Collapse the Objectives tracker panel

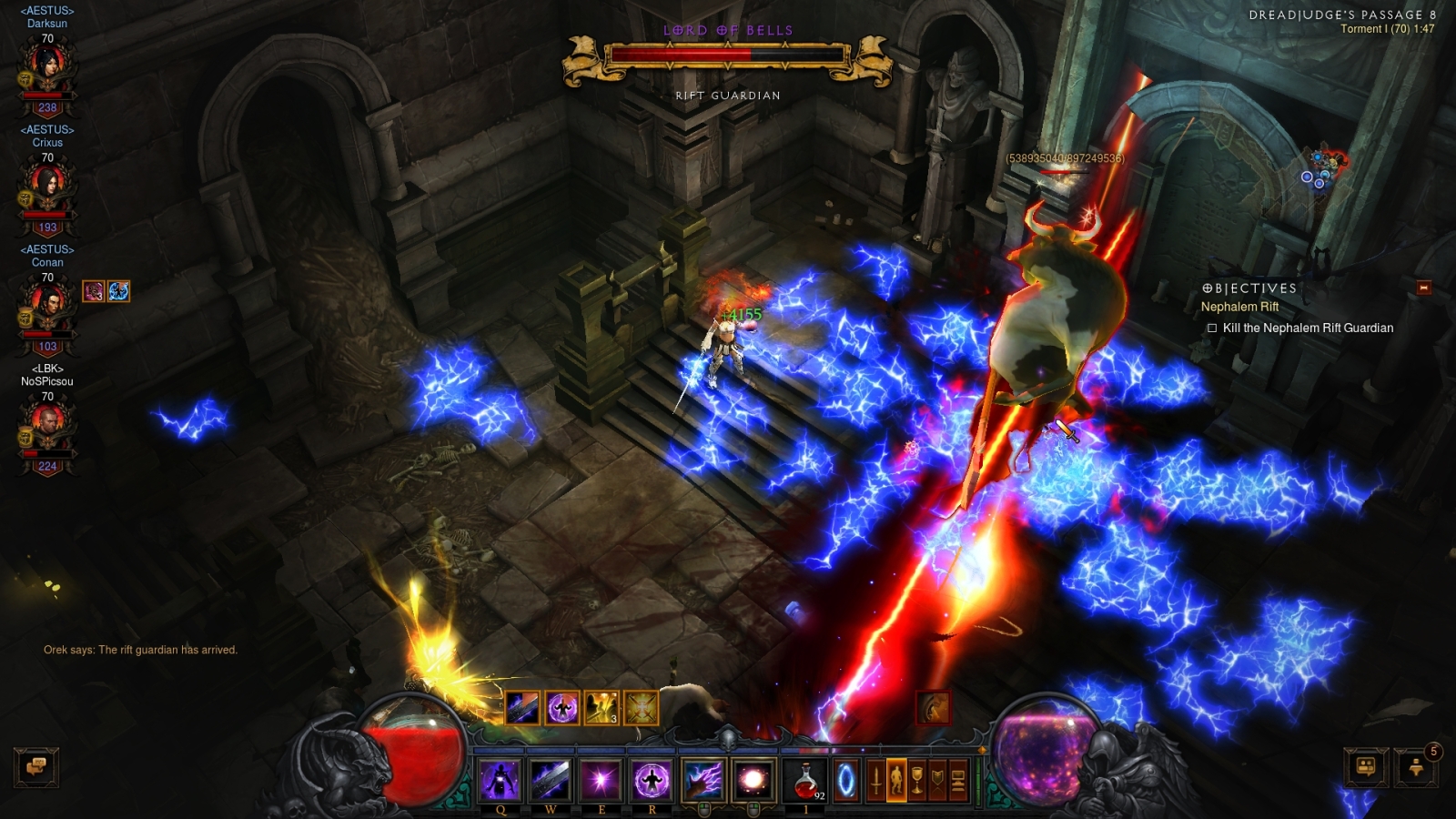coord(1424,288)
